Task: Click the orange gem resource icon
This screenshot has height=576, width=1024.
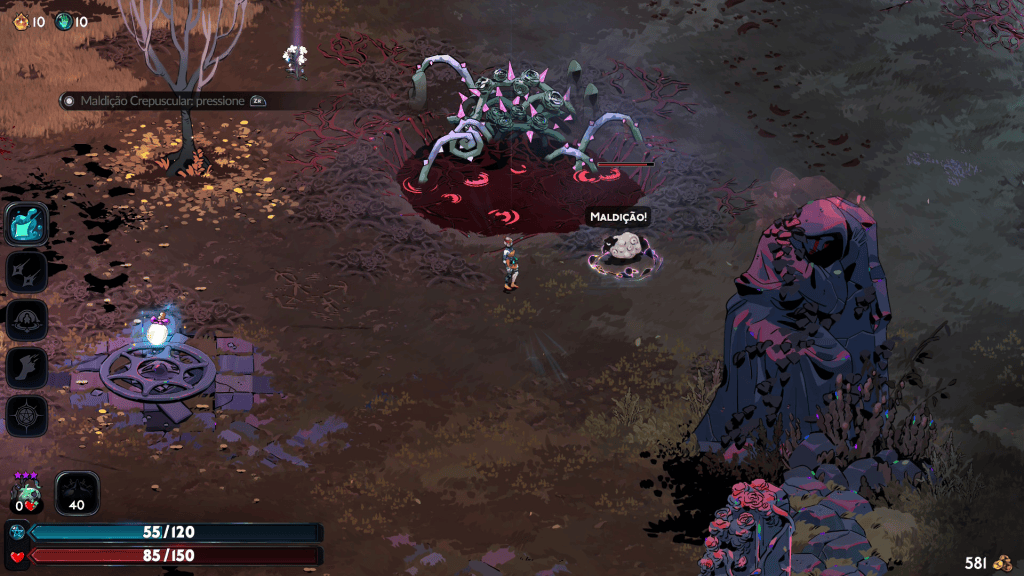Action: tap(20, 21)
